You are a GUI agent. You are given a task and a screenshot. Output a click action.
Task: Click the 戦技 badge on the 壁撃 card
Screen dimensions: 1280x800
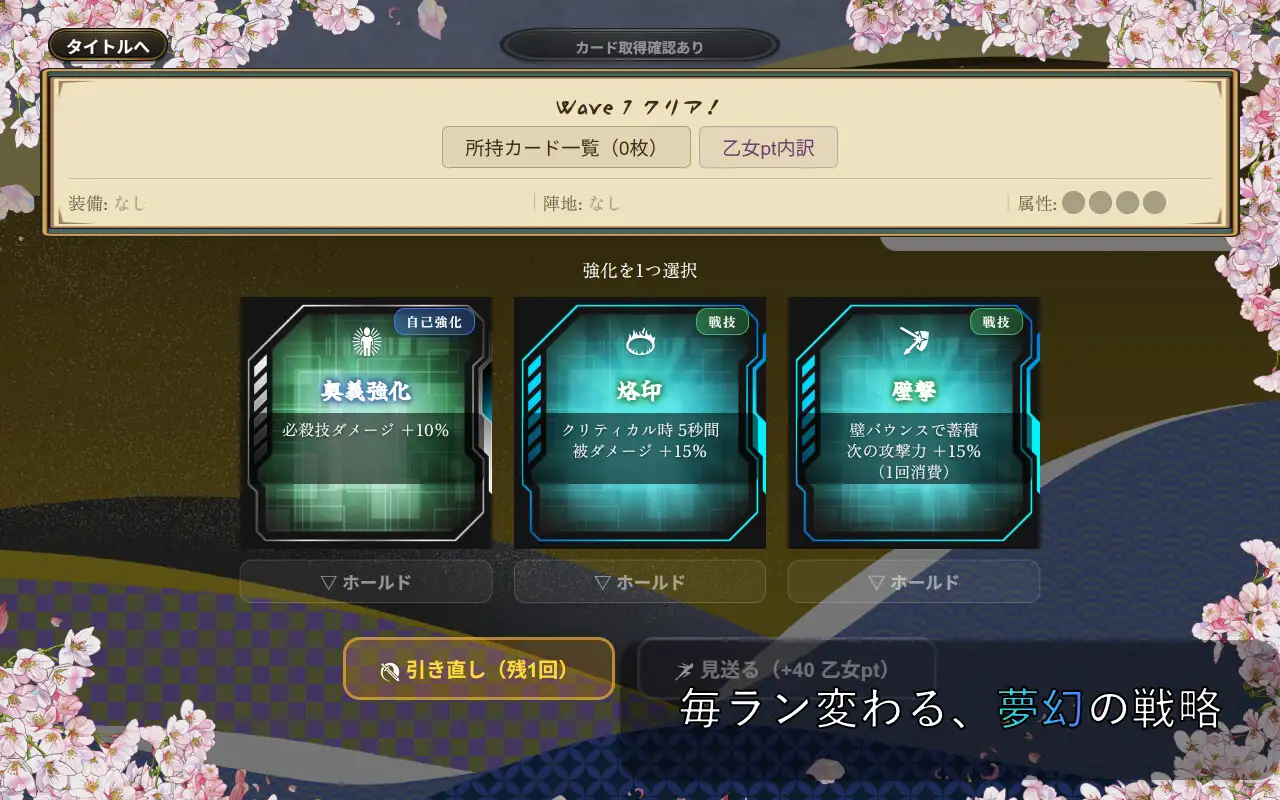pyautogui.click(x=996, y=322)
